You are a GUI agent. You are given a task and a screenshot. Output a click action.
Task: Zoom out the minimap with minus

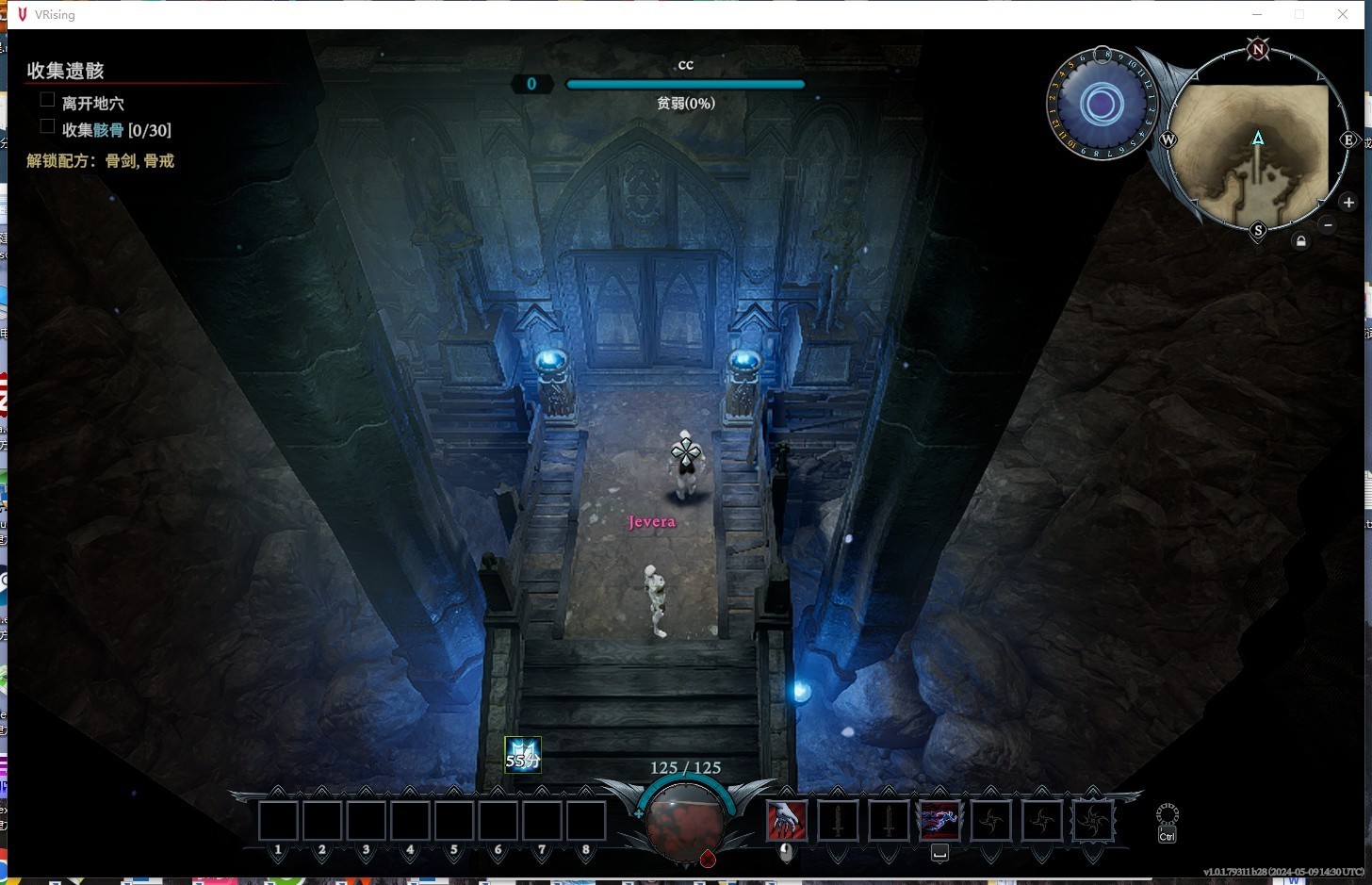click(x=1328, y=224)
